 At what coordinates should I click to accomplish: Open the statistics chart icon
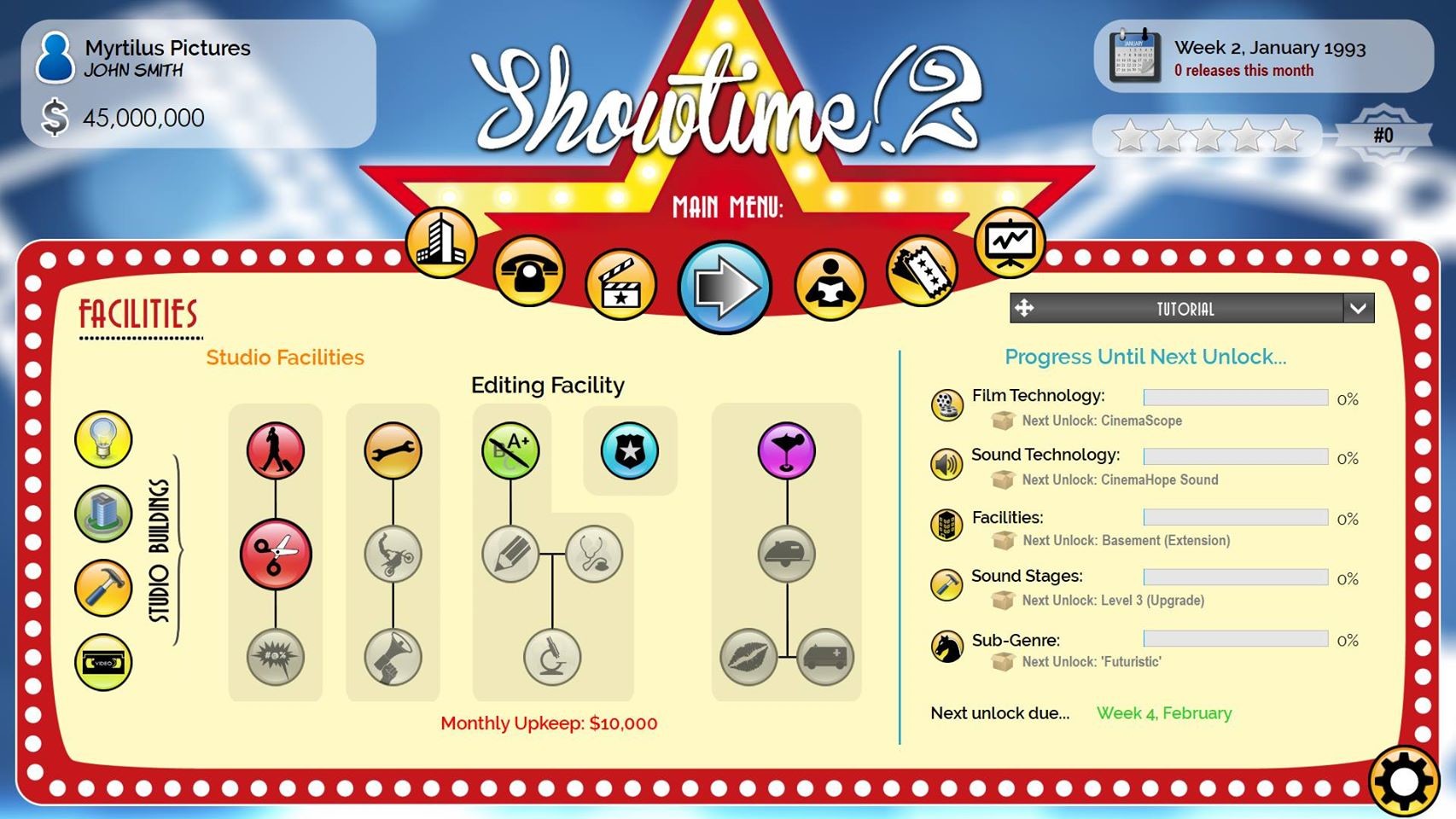point(1009,243)
